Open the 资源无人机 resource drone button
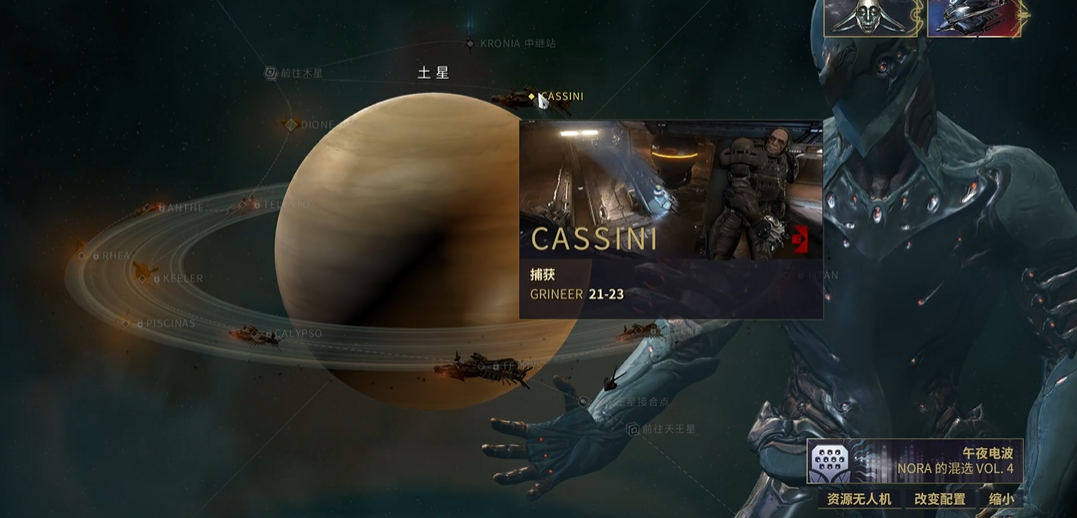The width and height of the screenshot is (1077, 518). [x=858, y=499]
